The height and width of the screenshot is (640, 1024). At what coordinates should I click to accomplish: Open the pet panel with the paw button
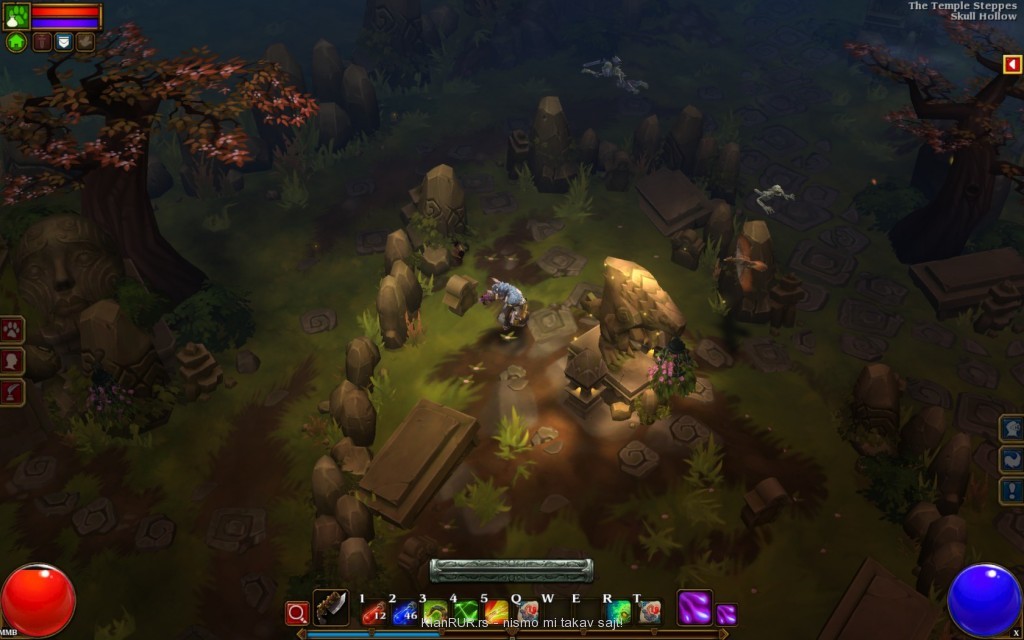coord(13,329)
